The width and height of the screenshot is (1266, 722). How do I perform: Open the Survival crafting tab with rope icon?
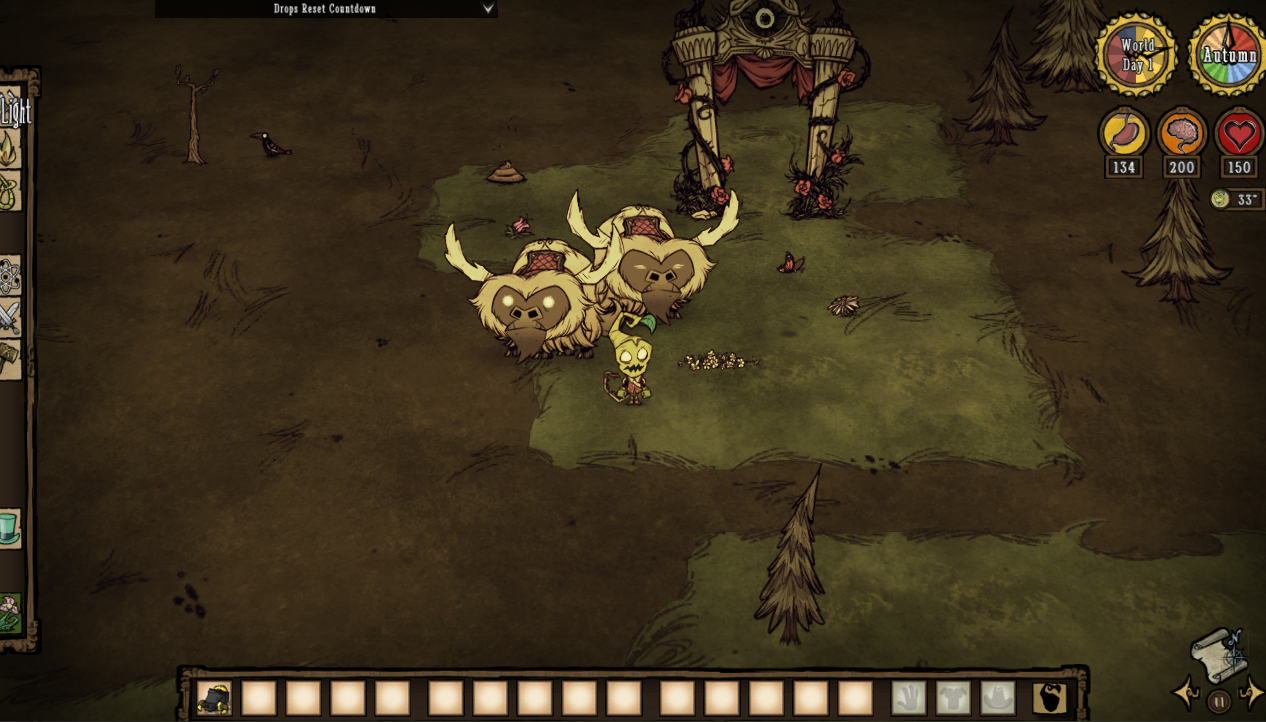(8, 190)
